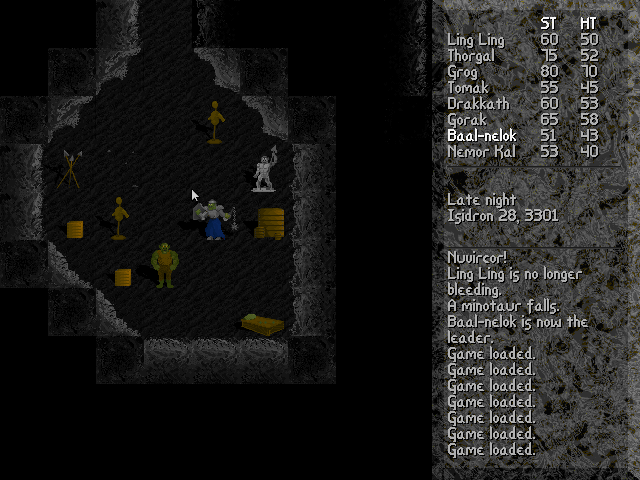Select Grog from the party list
Screen dimensions: 640x480
click(x=463, y=72)
